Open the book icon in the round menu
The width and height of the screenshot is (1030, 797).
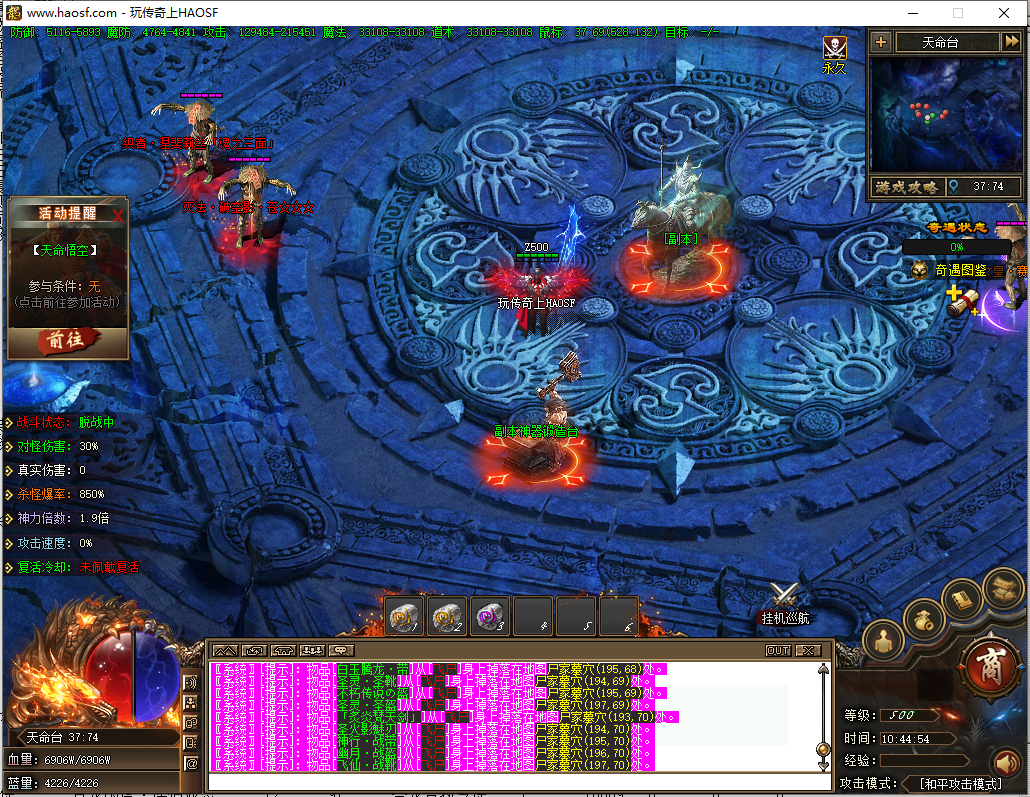962,600
